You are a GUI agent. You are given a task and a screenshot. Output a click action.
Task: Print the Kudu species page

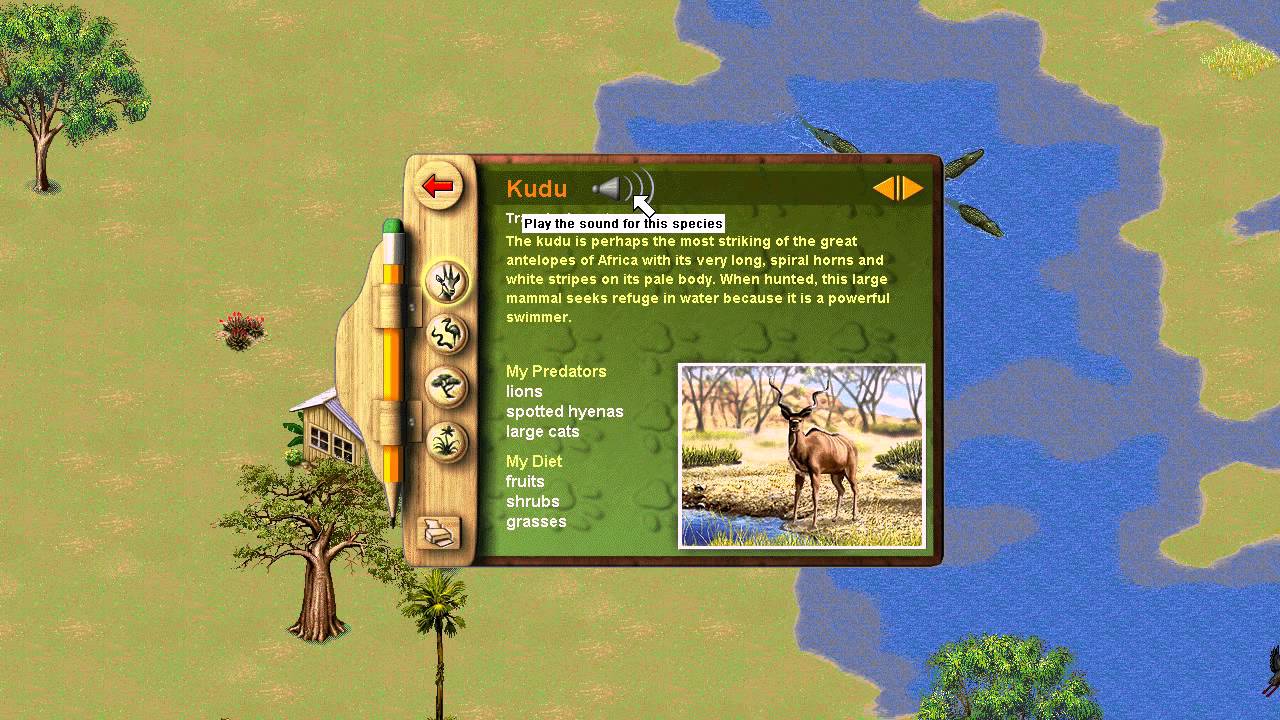tap(439, 533)
